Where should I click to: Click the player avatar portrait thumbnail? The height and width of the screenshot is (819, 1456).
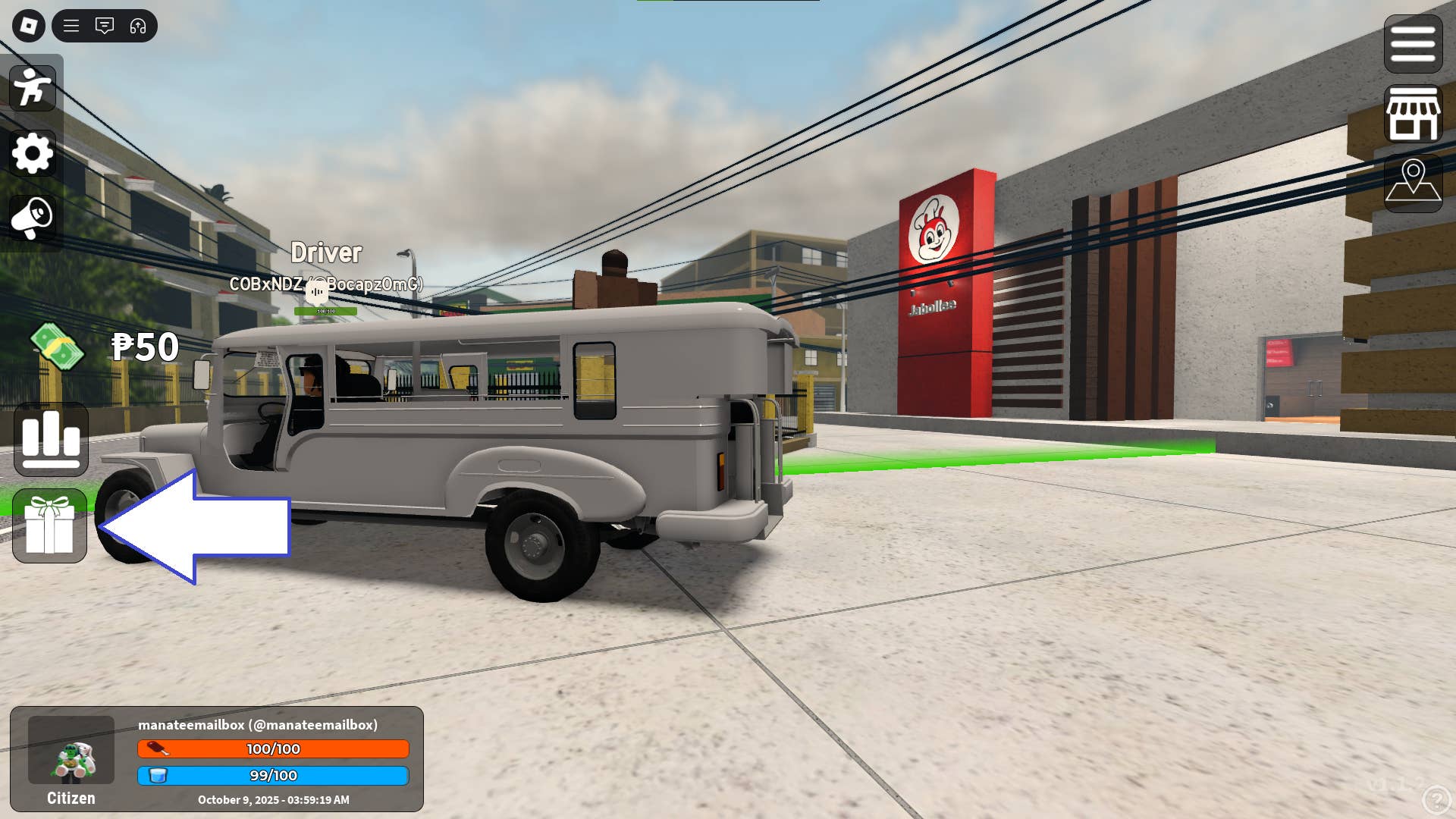click(x=71, y=750)
